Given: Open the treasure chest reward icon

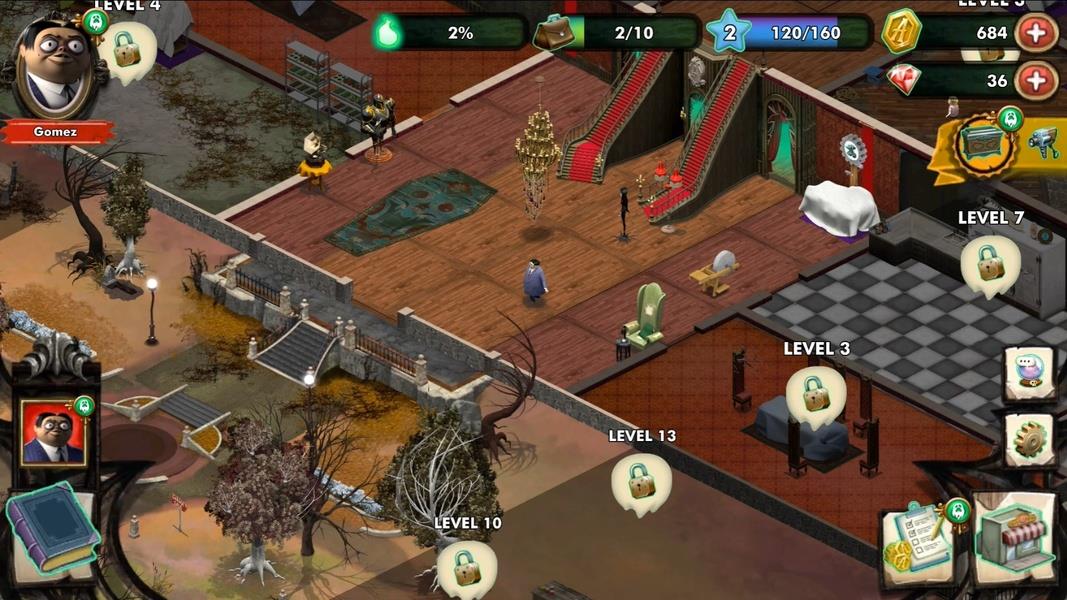Looking at the screenshot, I should (x=978, y=144).
